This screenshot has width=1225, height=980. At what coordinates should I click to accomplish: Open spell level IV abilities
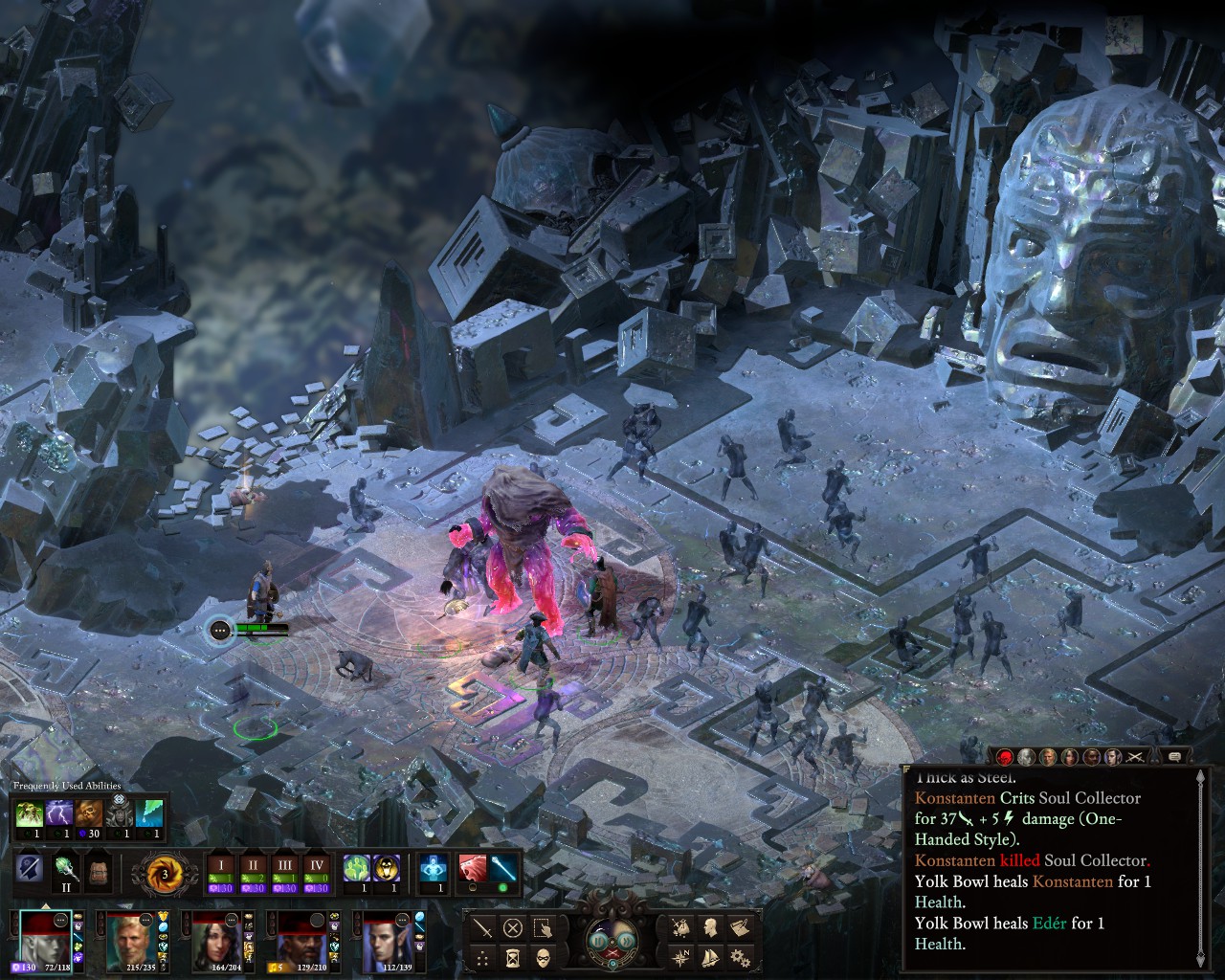tap(316, 871)
